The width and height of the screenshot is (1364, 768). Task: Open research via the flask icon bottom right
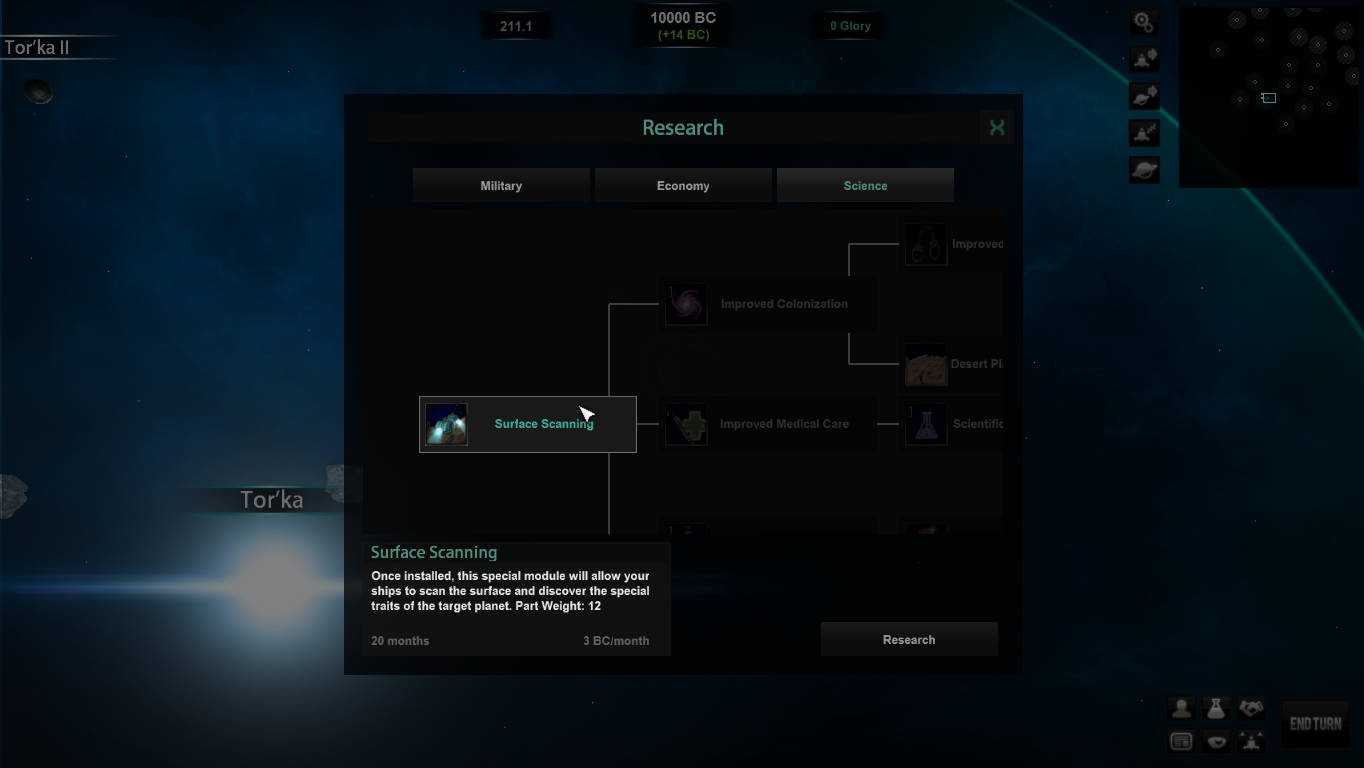point(1216,708)
